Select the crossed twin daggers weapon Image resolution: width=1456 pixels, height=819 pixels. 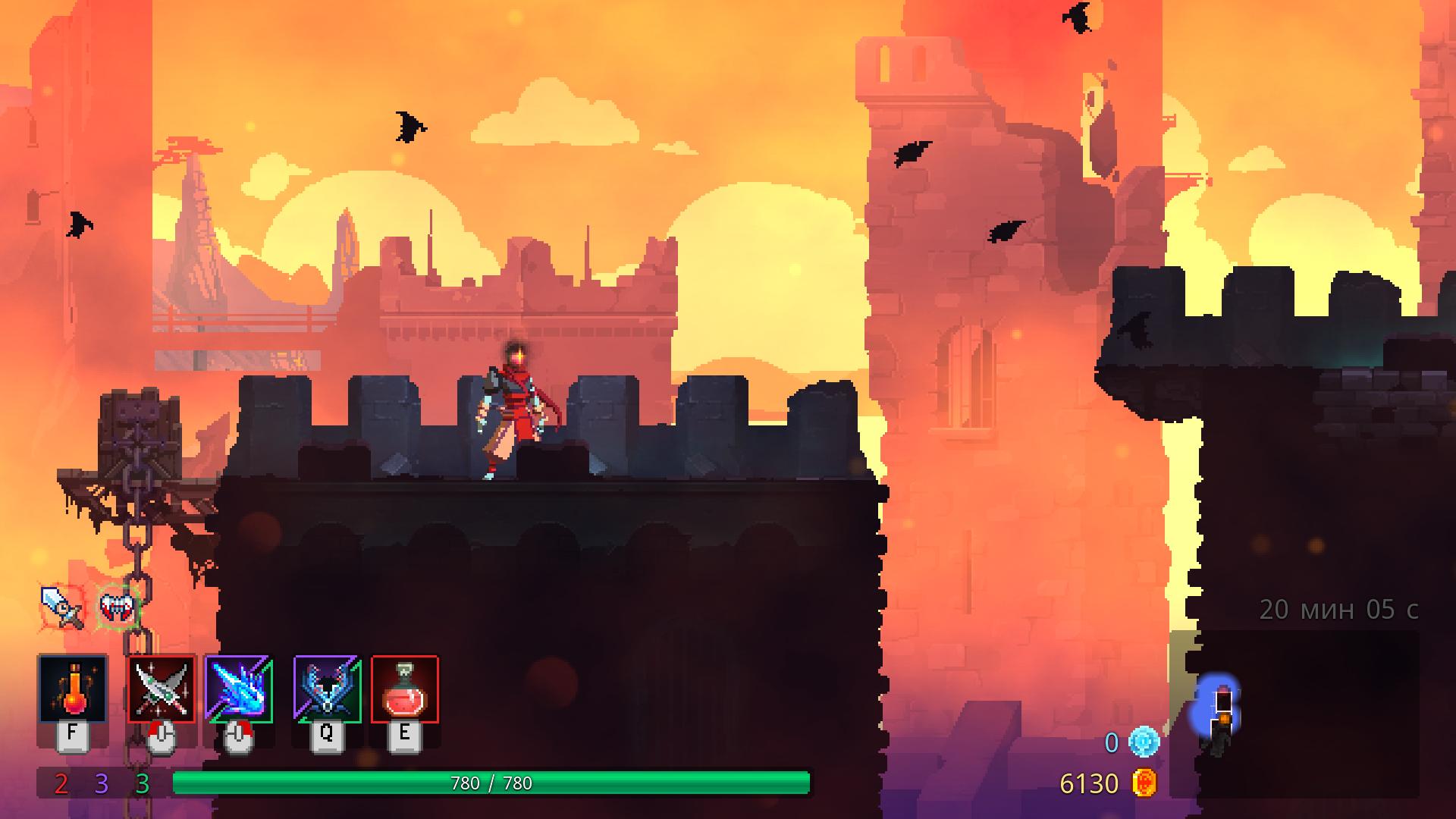tap(162, 689)
